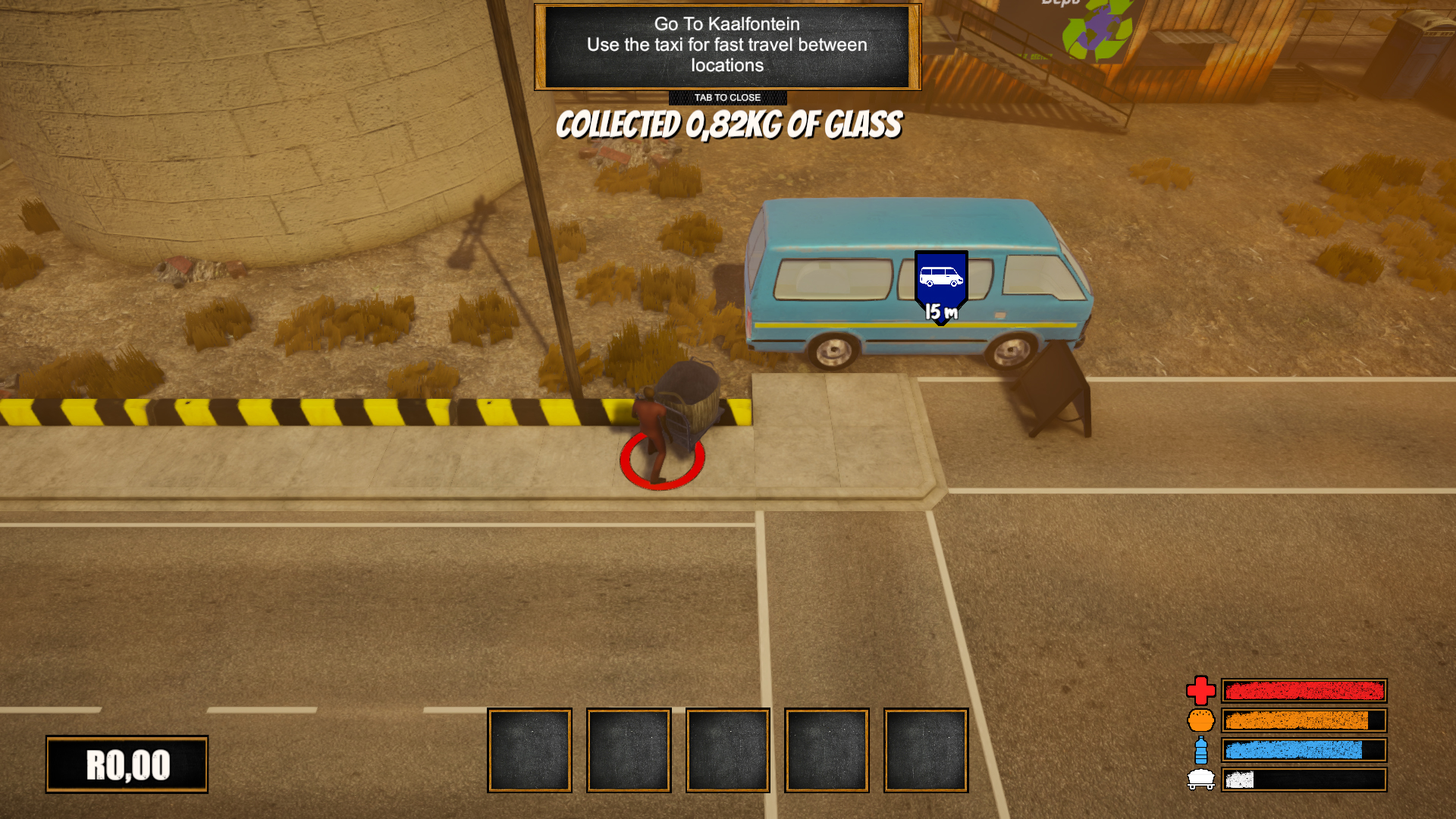Click the 'TAB TO CLOSE' label
Viewport: 1456px width, 819px height.
pos(726,97)
